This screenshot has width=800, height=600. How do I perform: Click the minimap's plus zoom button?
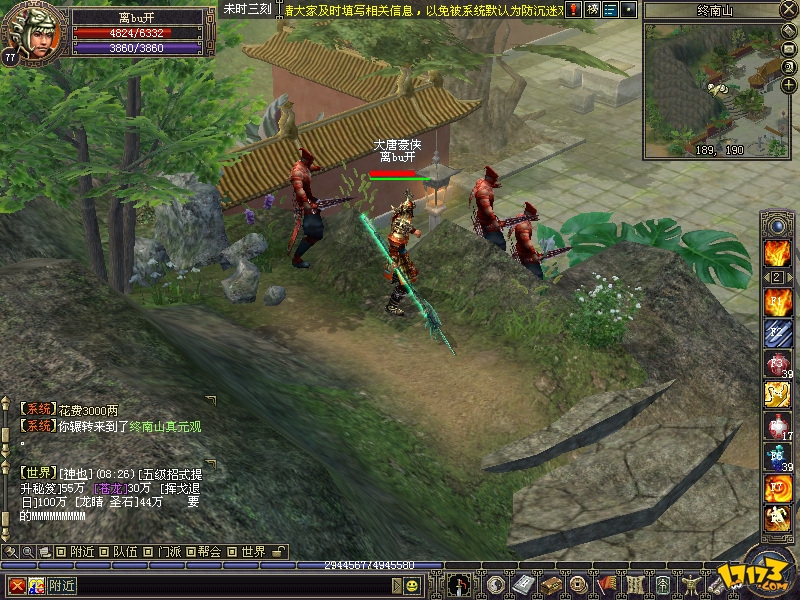[788, 86]
